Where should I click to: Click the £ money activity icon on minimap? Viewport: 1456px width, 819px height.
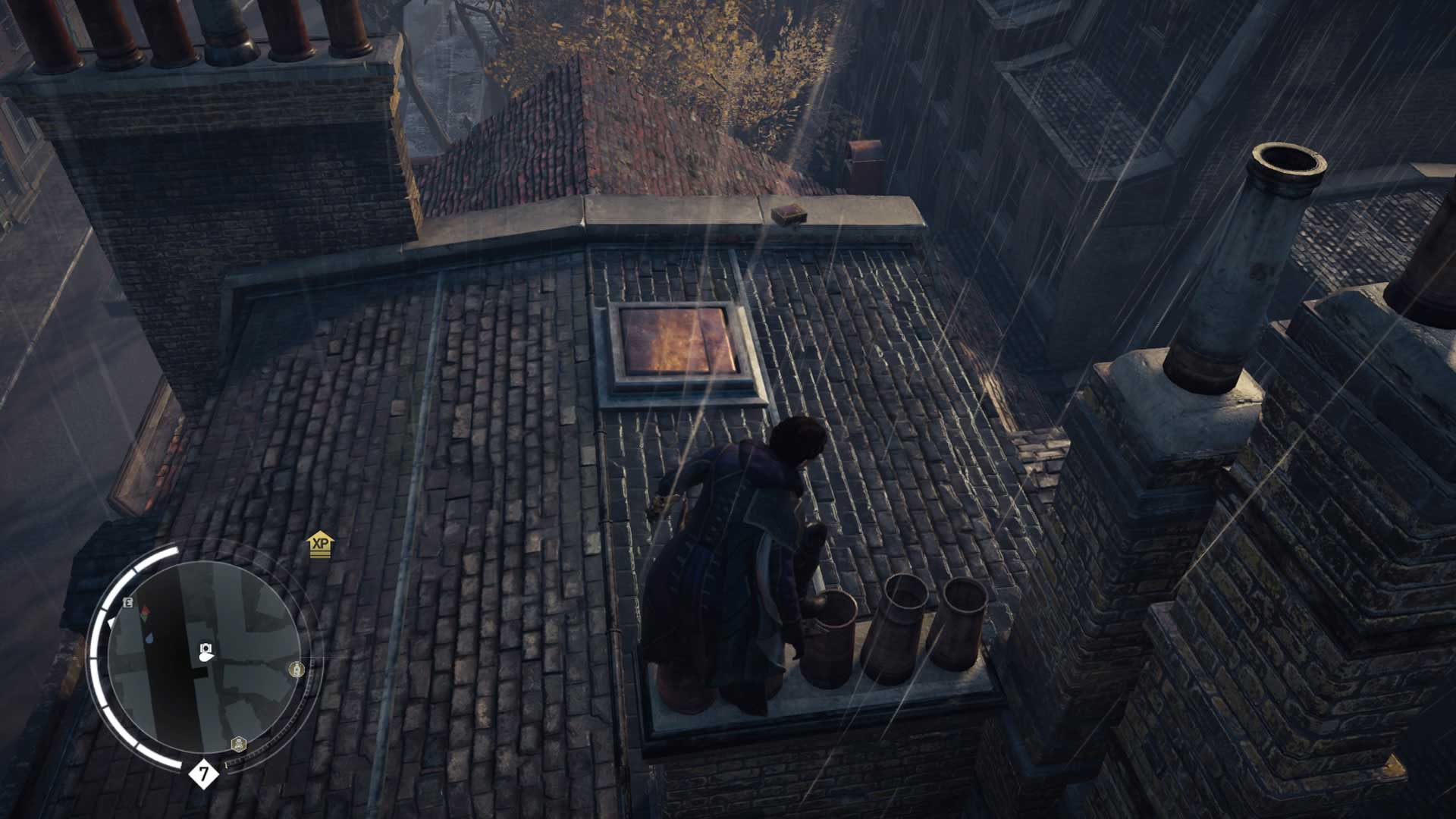pos(127,603)
